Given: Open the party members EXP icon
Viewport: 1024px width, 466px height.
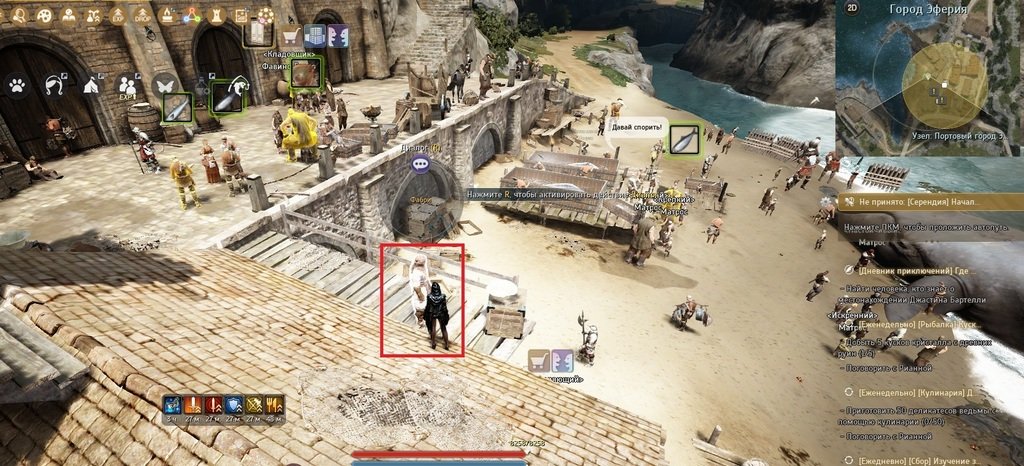Looking at the screenshot, I should click(x=127, y=85).
